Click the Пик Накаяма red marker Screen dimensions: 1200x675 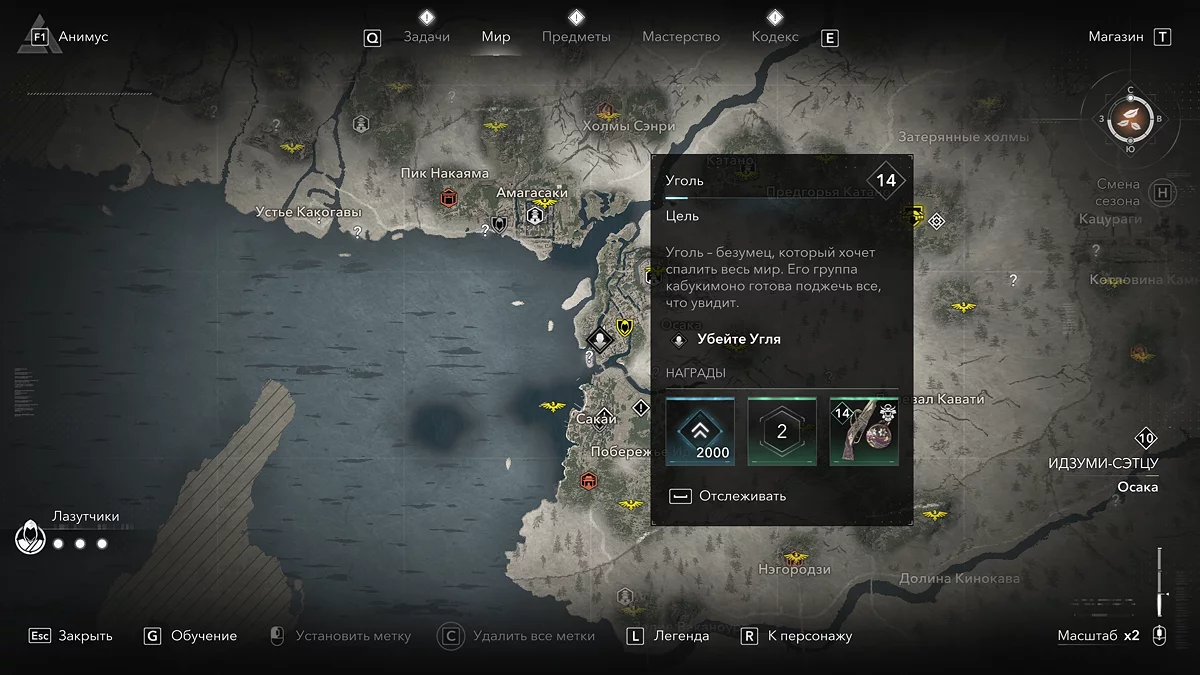(x=449, y=198)
